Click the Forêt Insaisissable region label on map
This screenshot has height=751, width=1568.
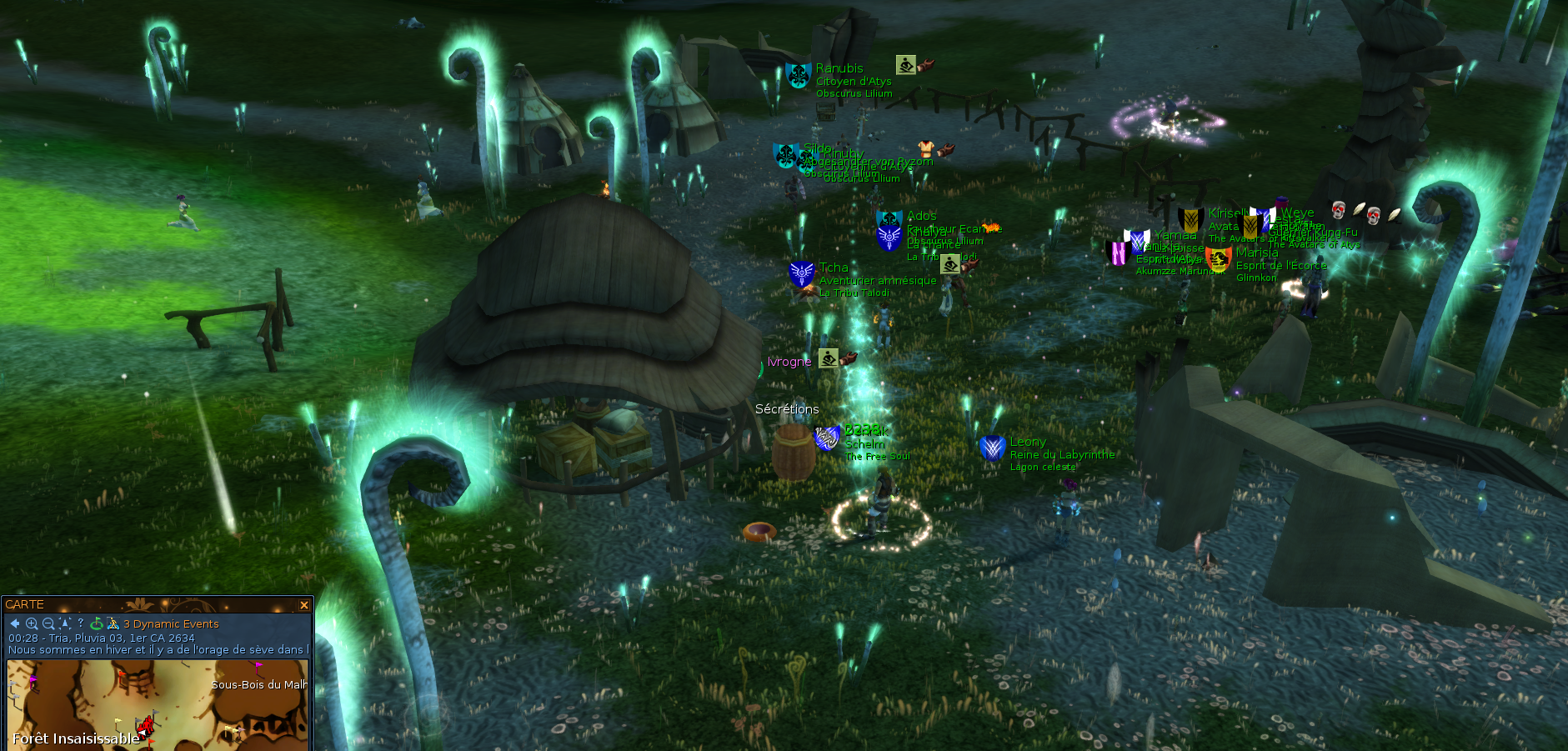(x=76, y=738)
